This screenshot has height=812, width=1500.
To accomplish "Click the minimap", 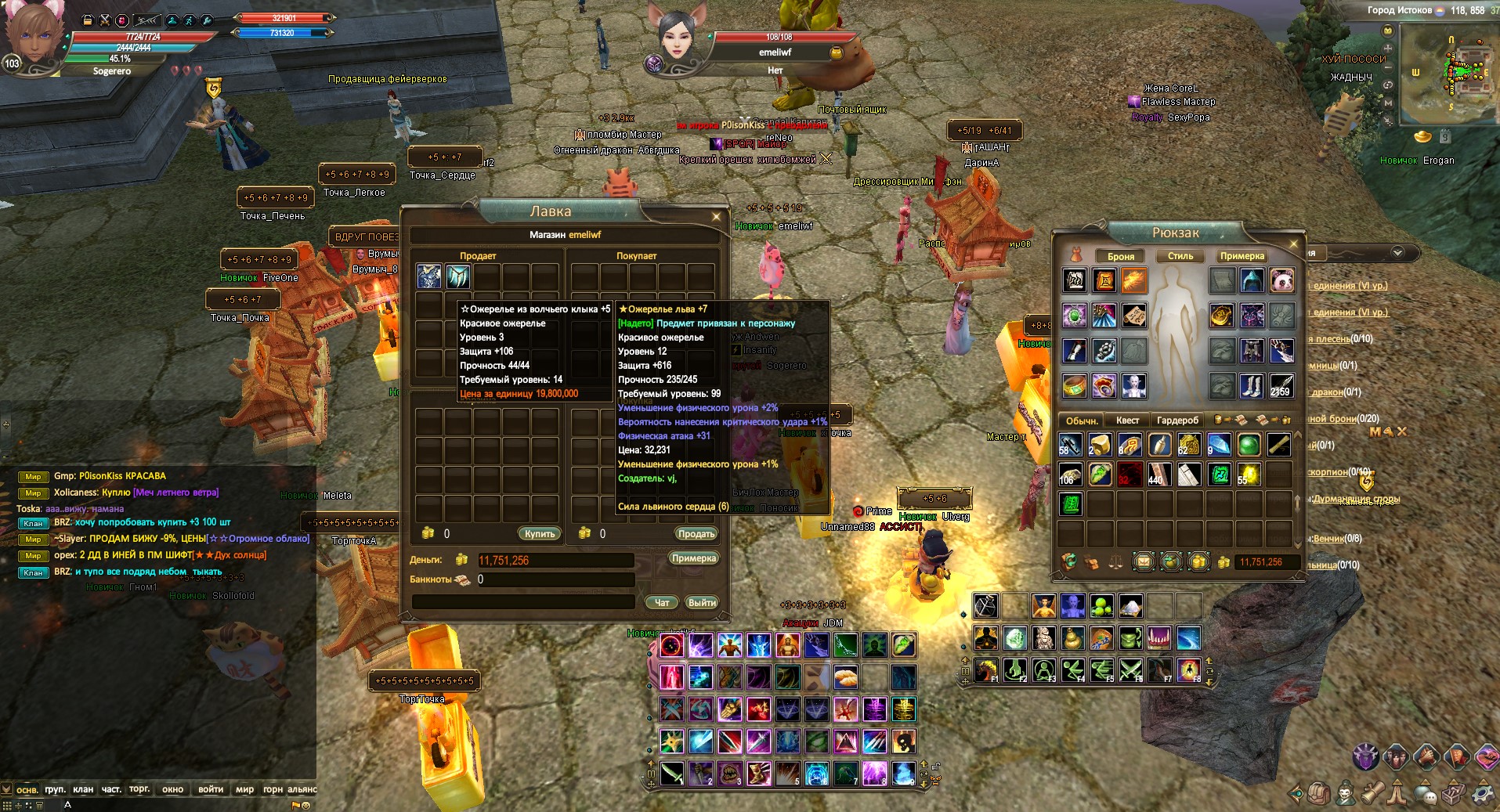I will [x=1444, y=74].
